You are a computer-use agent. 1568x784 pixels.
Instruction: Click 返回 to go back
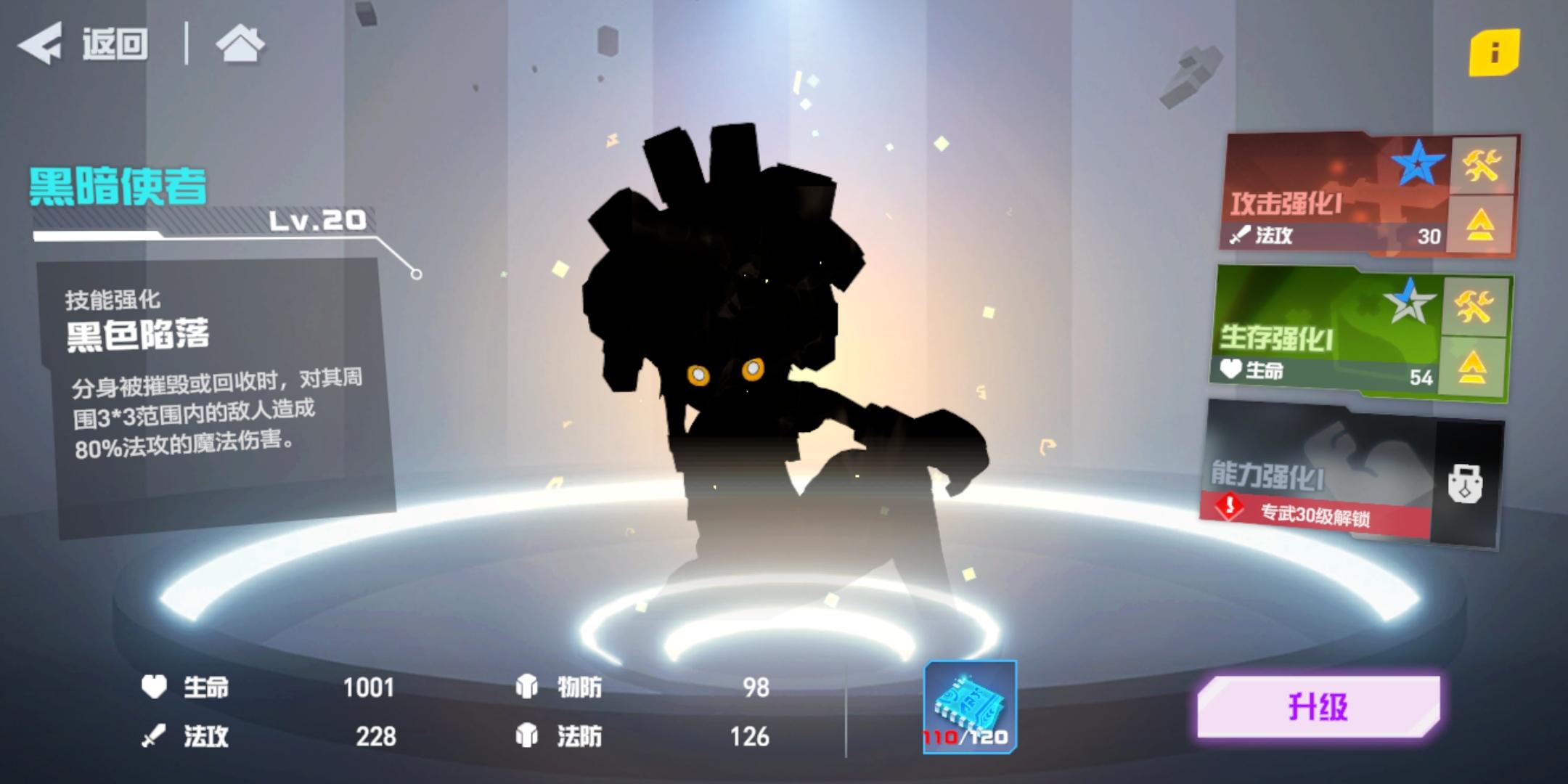coord(109,45)
